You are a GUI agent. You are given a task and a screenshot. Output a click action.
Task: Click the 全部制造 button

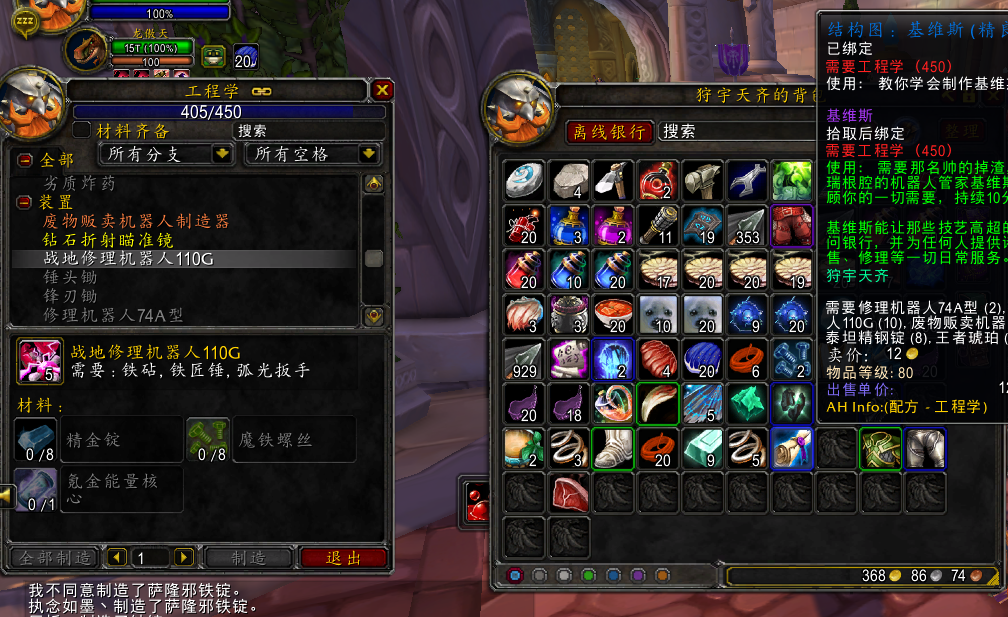pyautogui.click(x=53, y=557)
